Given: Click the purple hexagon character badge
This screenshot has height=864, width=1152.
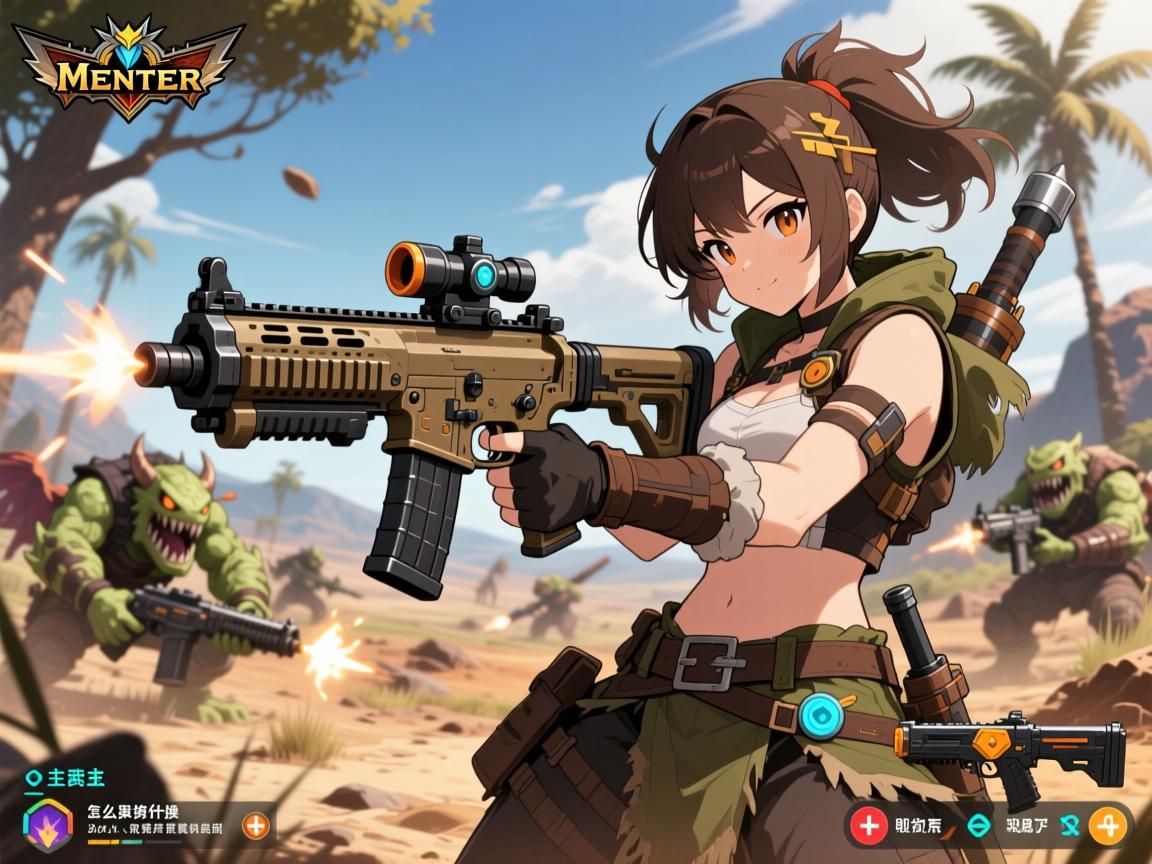Looking at the screenshot, I should click(x=48, y=827).
